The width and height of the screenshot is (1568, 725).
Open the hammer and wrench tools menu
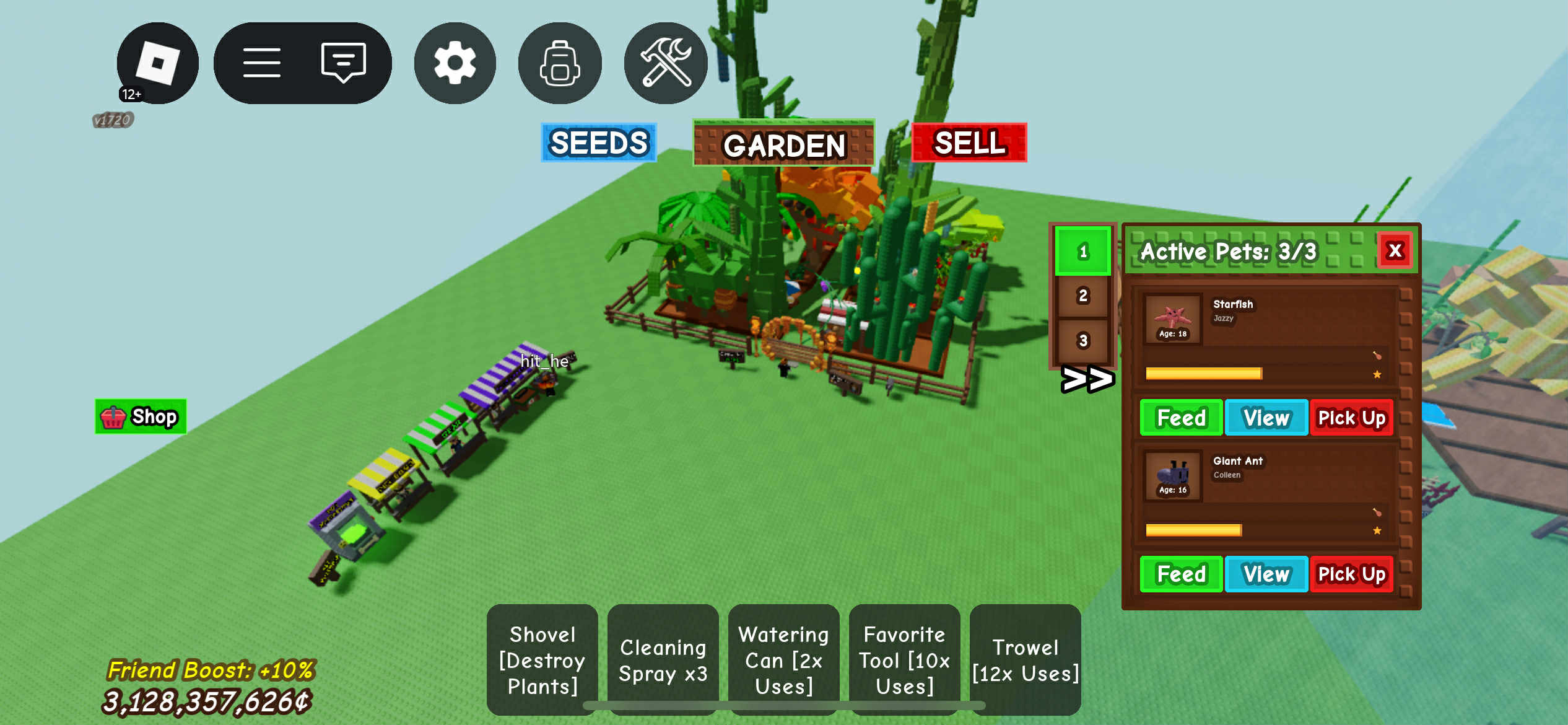click(666, 63)
